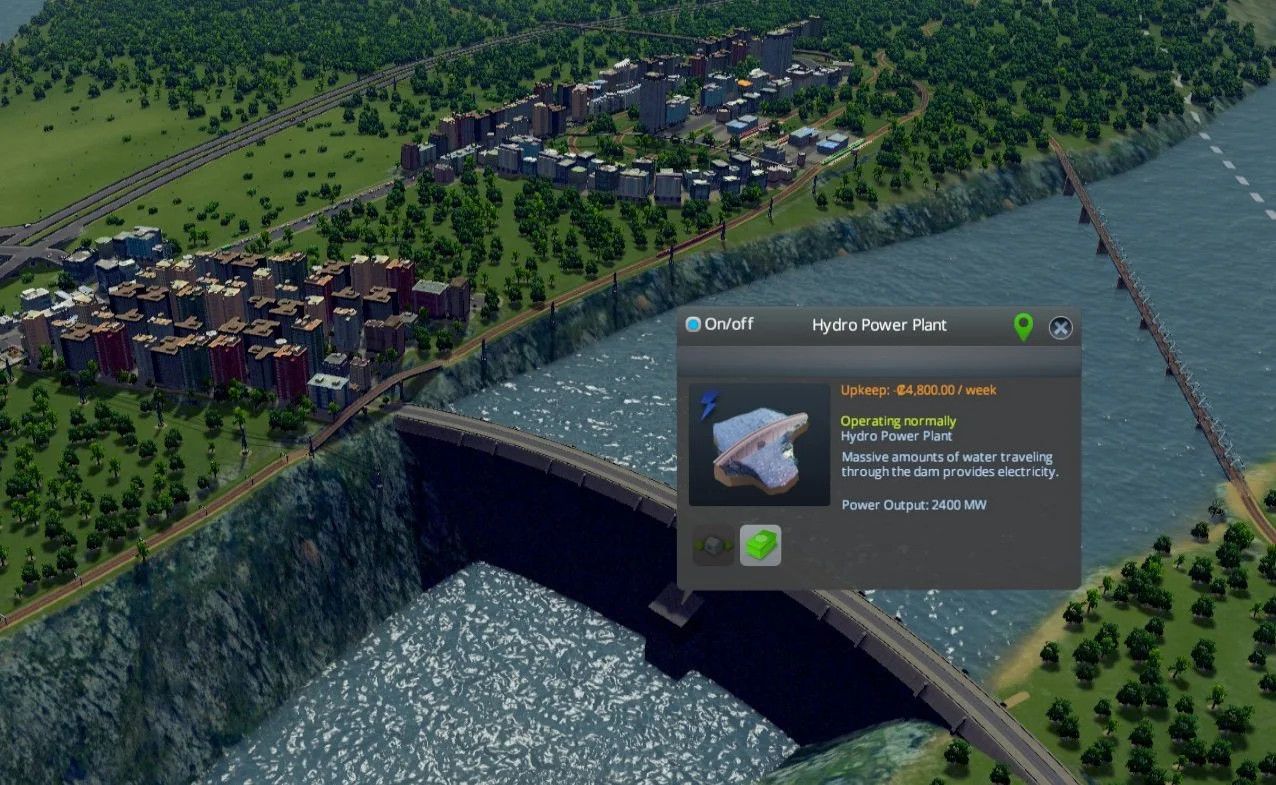
Task: Toggle the Hydro Power Plant On/off switch
Action: [x=693, y=325]
